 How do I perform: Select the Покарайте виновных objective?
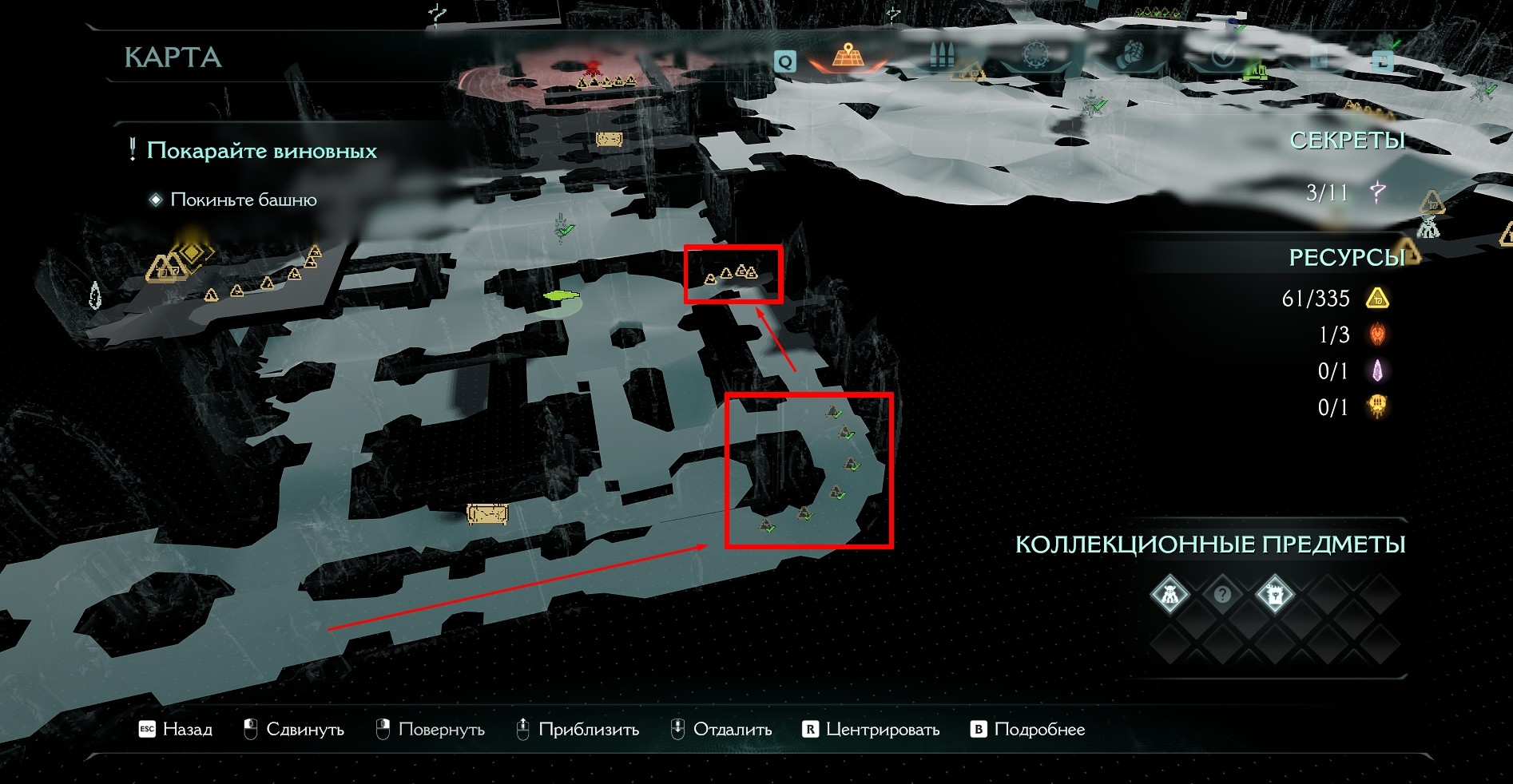click(261, 151)
